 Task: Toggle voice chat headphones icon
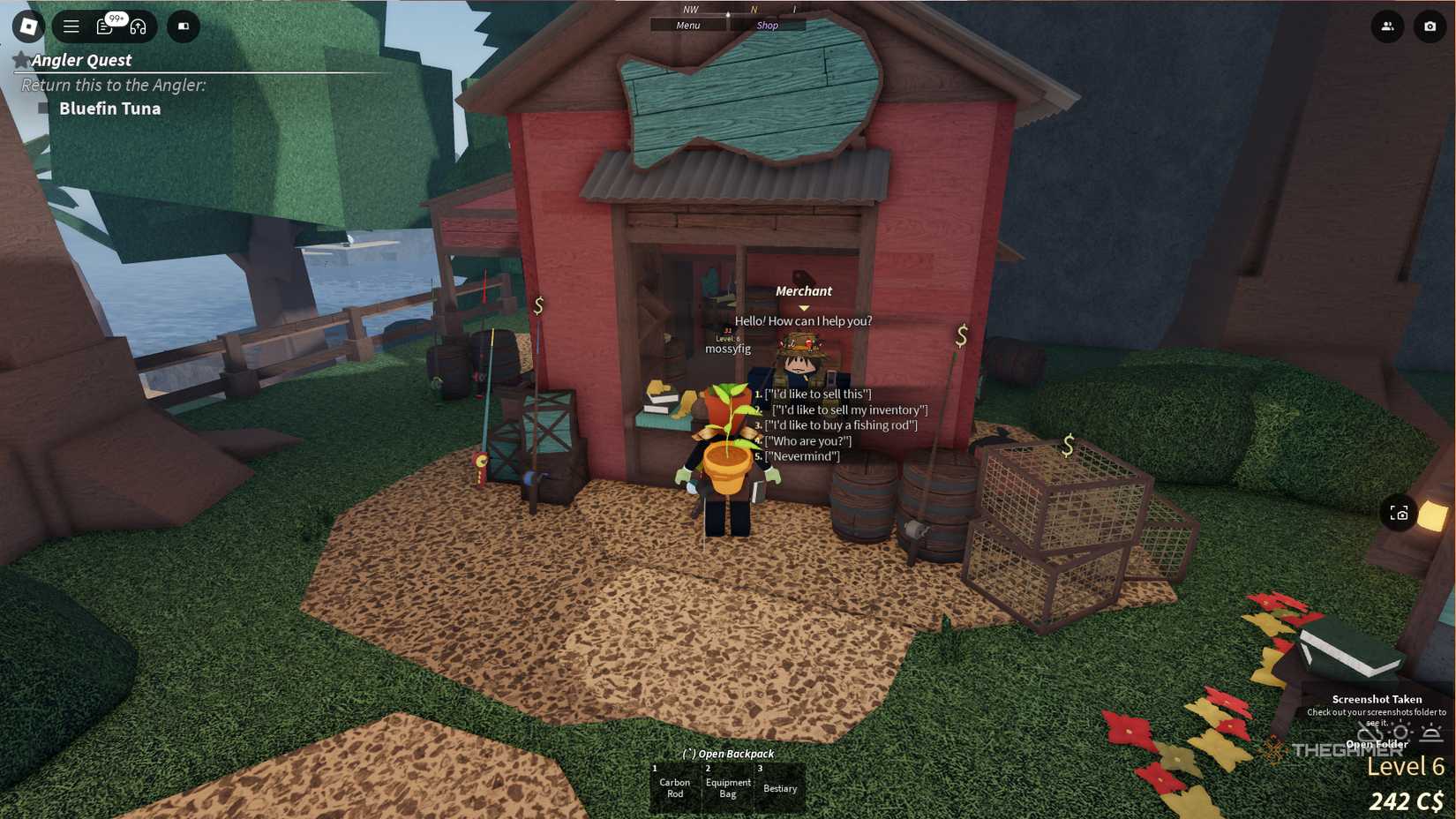click(139, 28)
